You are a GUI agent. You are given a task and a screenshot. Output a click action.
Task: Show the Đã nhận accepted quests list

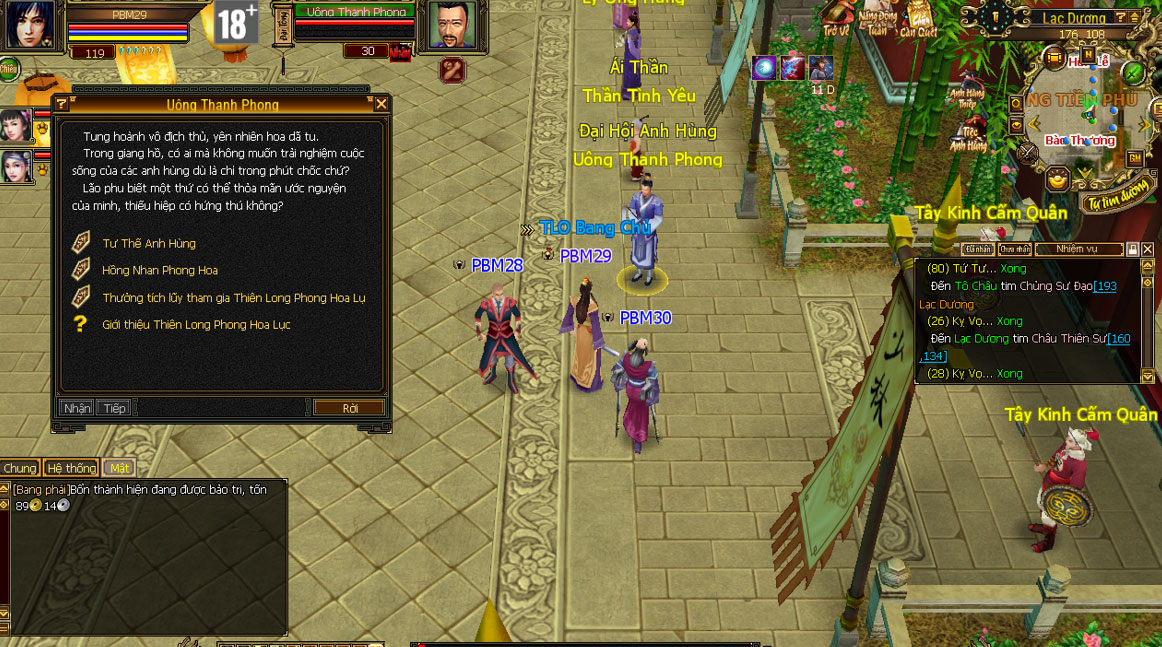point(977,249)
